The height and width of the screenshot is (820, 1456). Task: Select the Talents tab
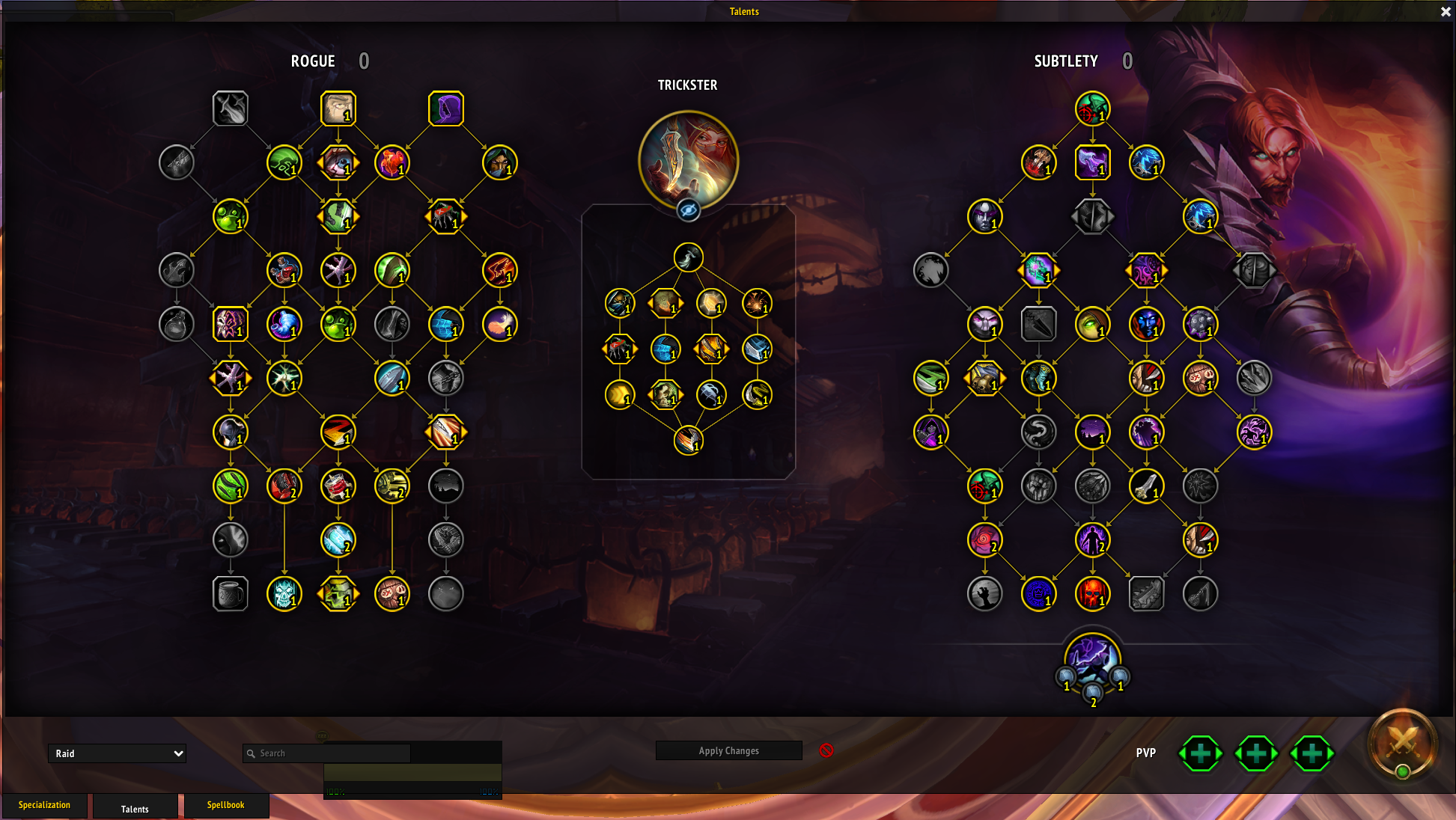pyautogui.click(x=135, y=808)
